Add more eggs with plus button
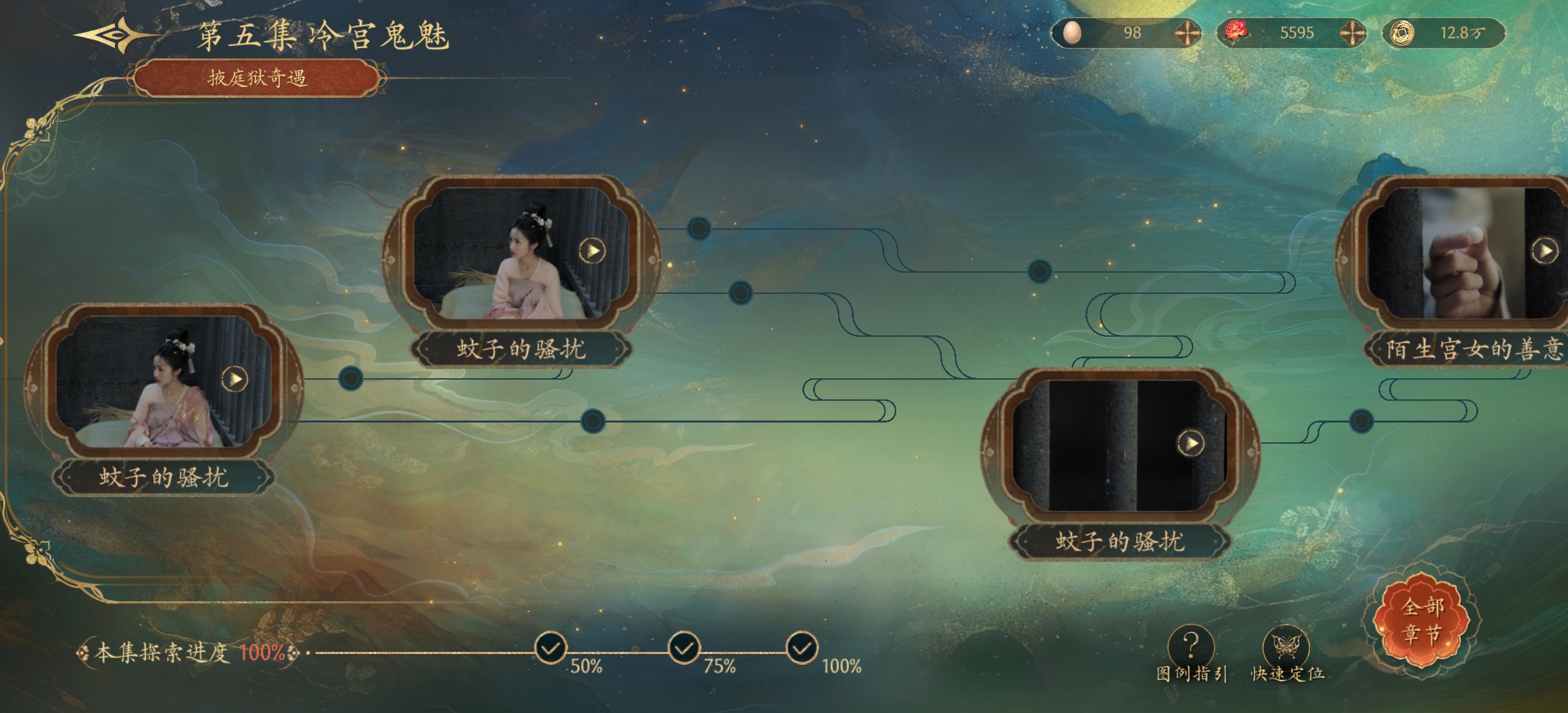 1187,33
